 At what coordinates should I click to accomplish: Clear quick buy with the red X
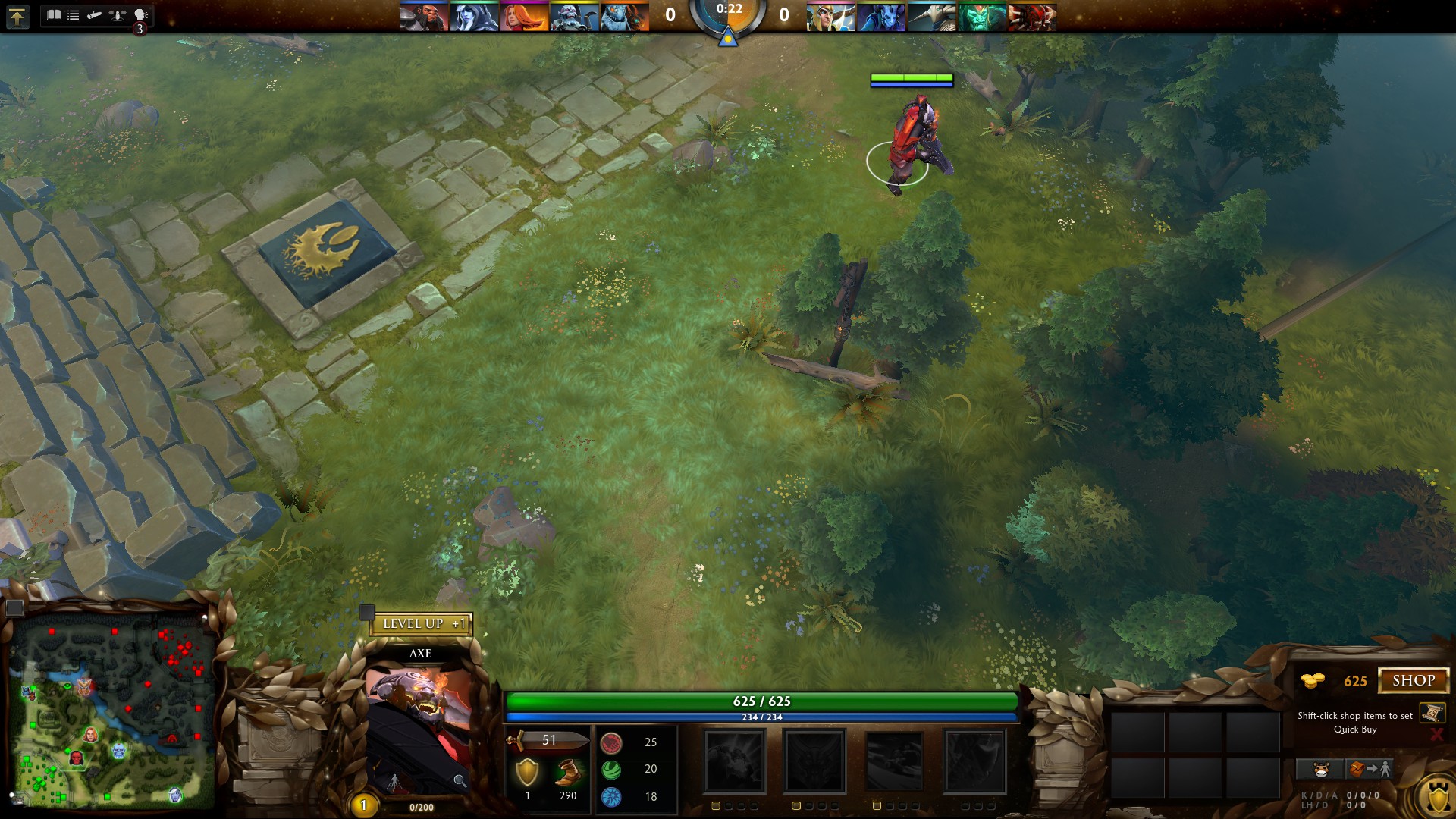point(1436,734)
